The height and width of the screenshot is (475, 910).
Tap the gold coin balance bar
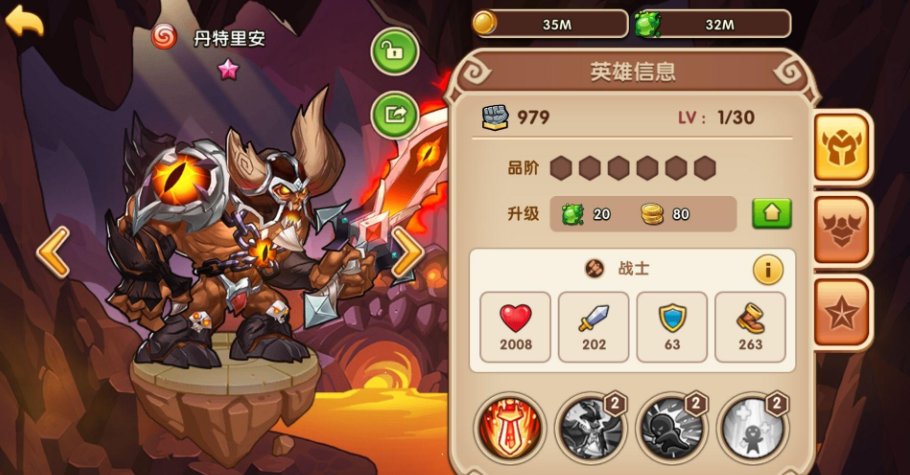(550, 24)
